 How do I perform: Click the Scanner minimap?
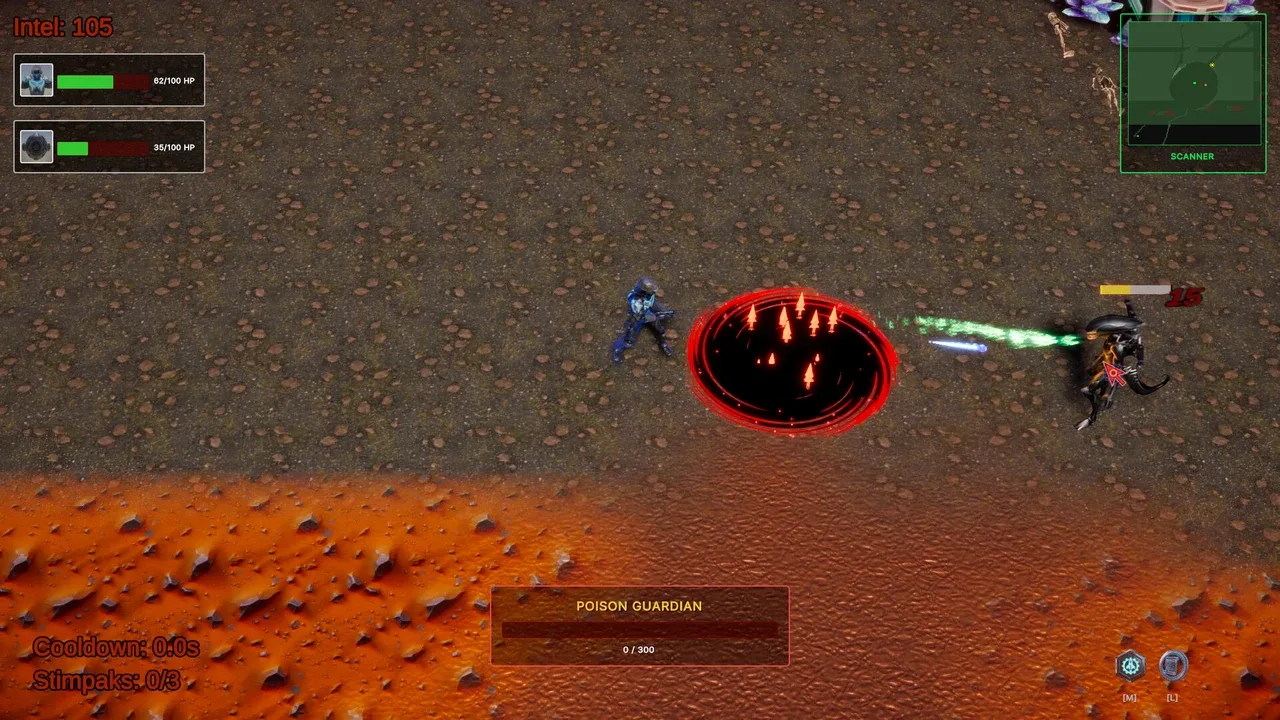tap(1192, 82)
